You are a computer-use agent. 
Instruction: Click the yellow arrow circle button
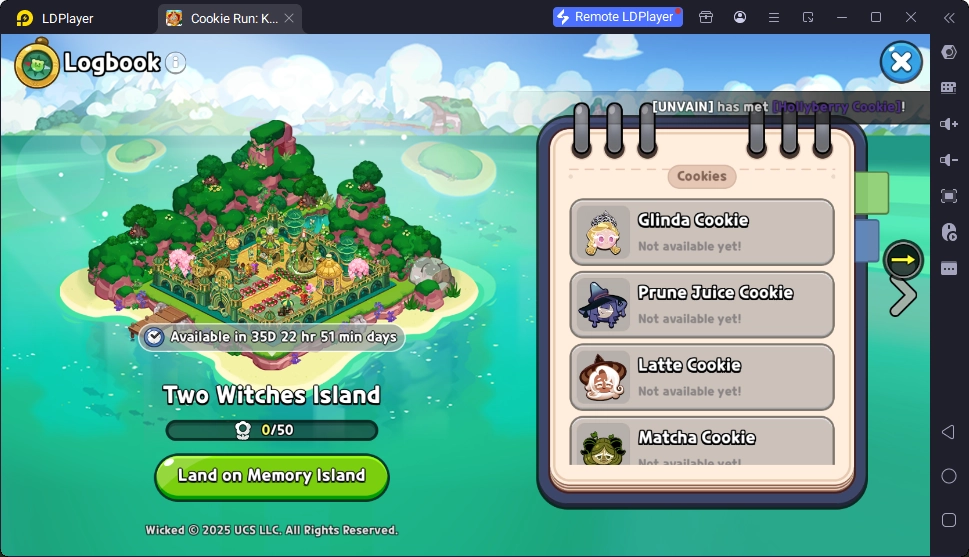903,260
